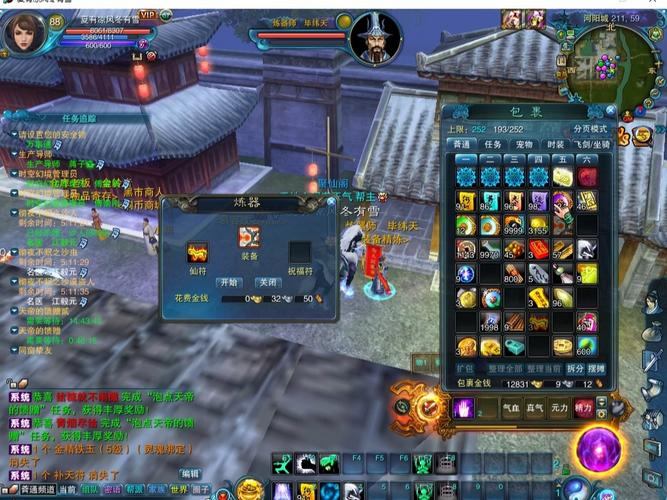Open the 宠物 tab in the bag

tap(524, 144)
